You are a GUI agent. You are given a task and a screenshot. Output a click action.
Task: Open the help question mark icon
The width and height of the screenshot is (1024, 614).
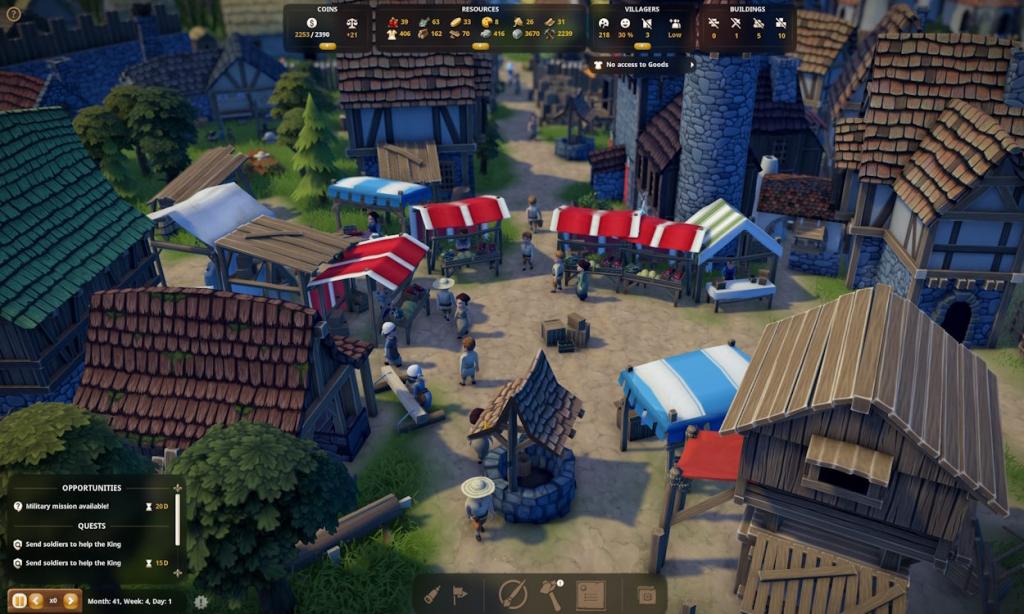pyautogui.click(x=13, y=14)
